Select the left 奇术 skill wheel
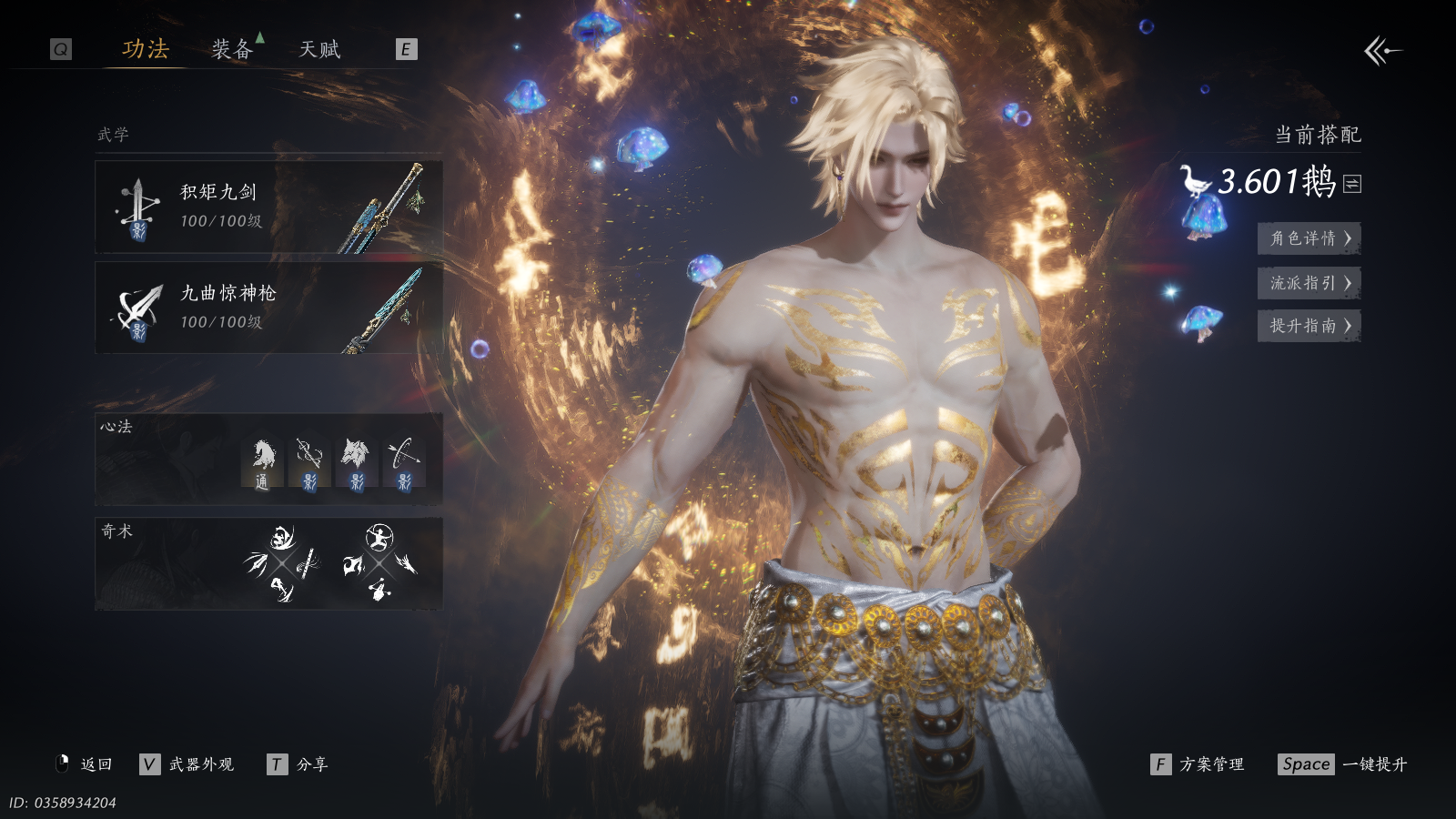Screen dimensions: 1456x819 pyautogui.click(x=283, y=564)
